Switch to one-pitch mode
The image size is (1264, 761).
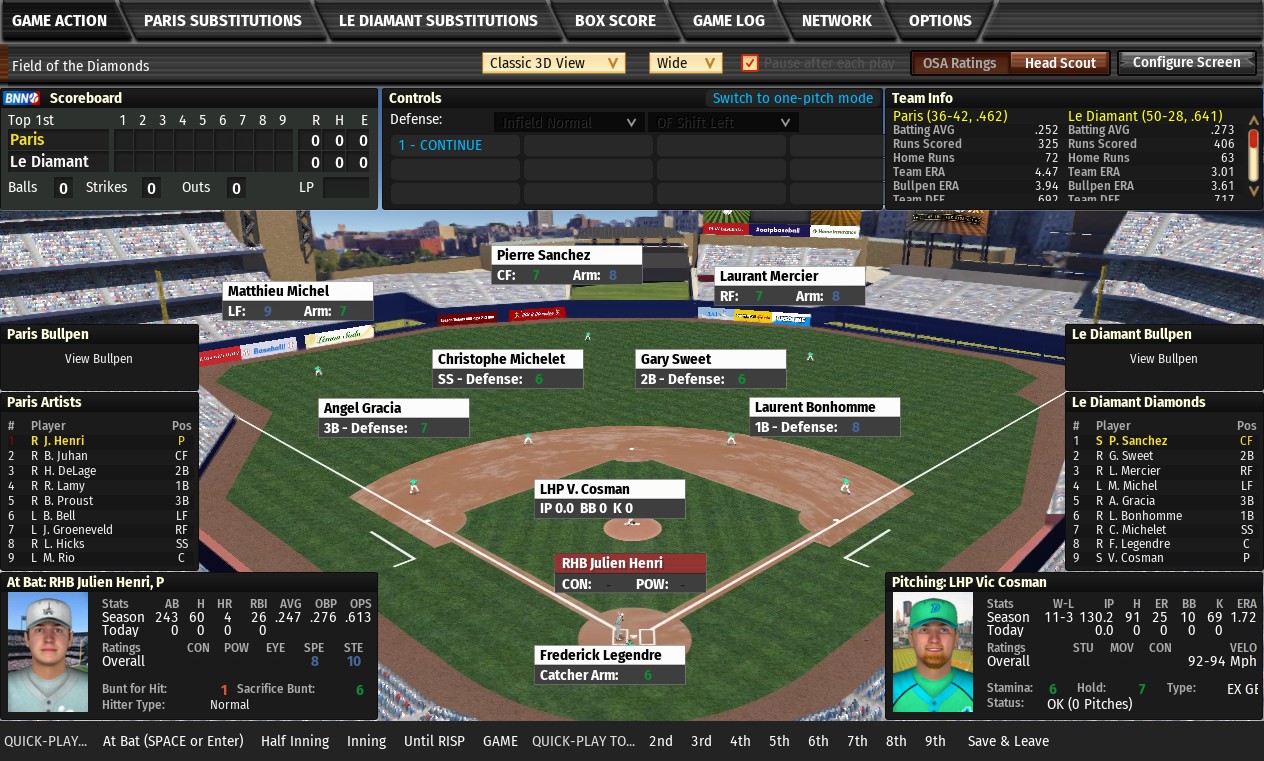pyautogui.click(x=792, y=98)
